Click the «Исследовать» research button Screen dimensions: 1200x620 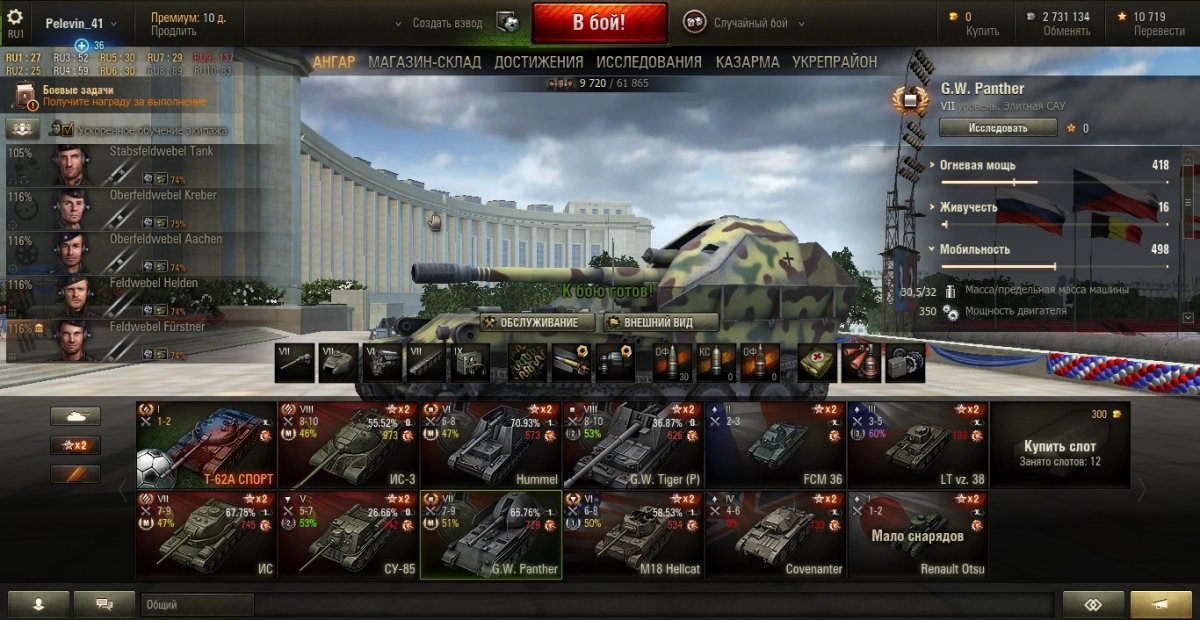coord(997,128)
